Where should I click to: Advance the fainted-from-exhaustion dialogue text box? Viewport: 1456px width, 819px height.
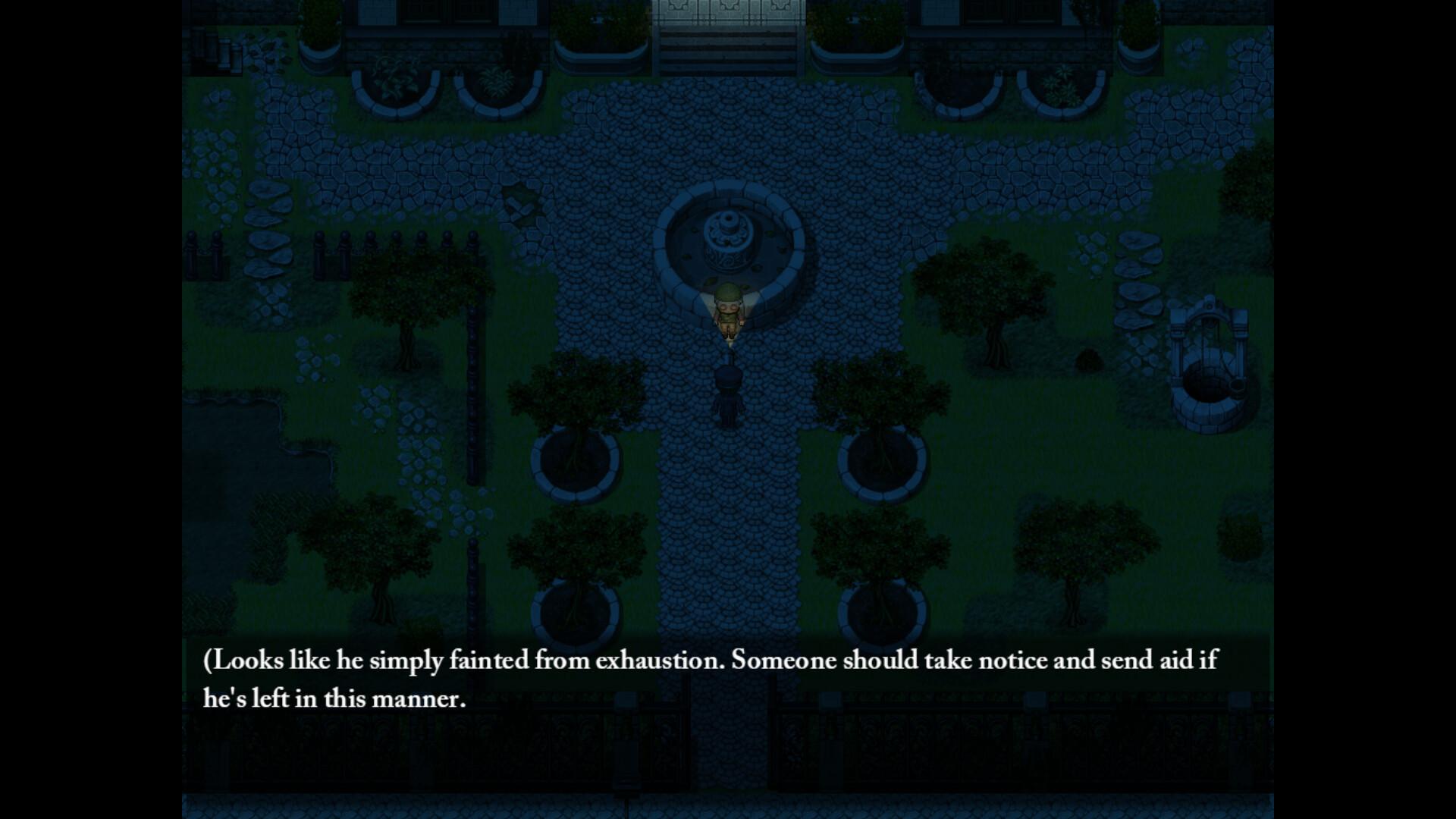[x=726, y=679]
